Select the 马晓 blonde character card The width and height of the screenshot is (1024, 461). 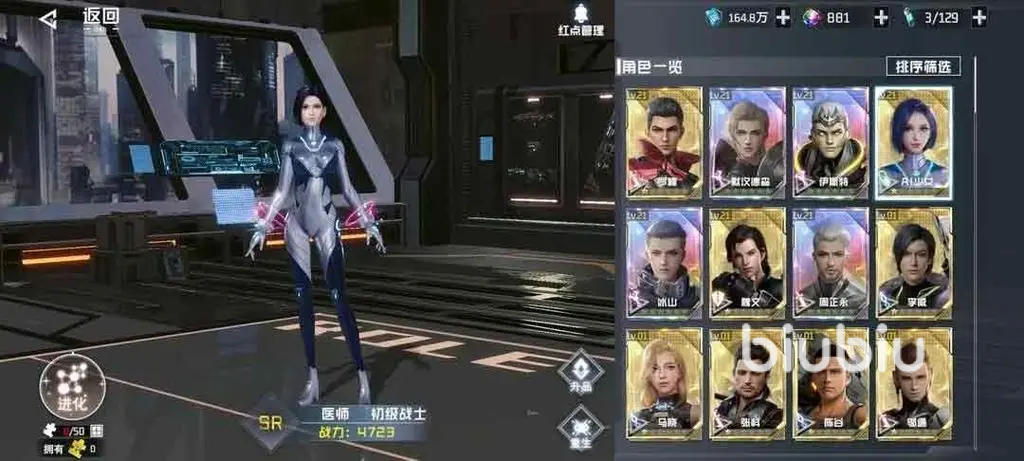[x=664, y=384]
